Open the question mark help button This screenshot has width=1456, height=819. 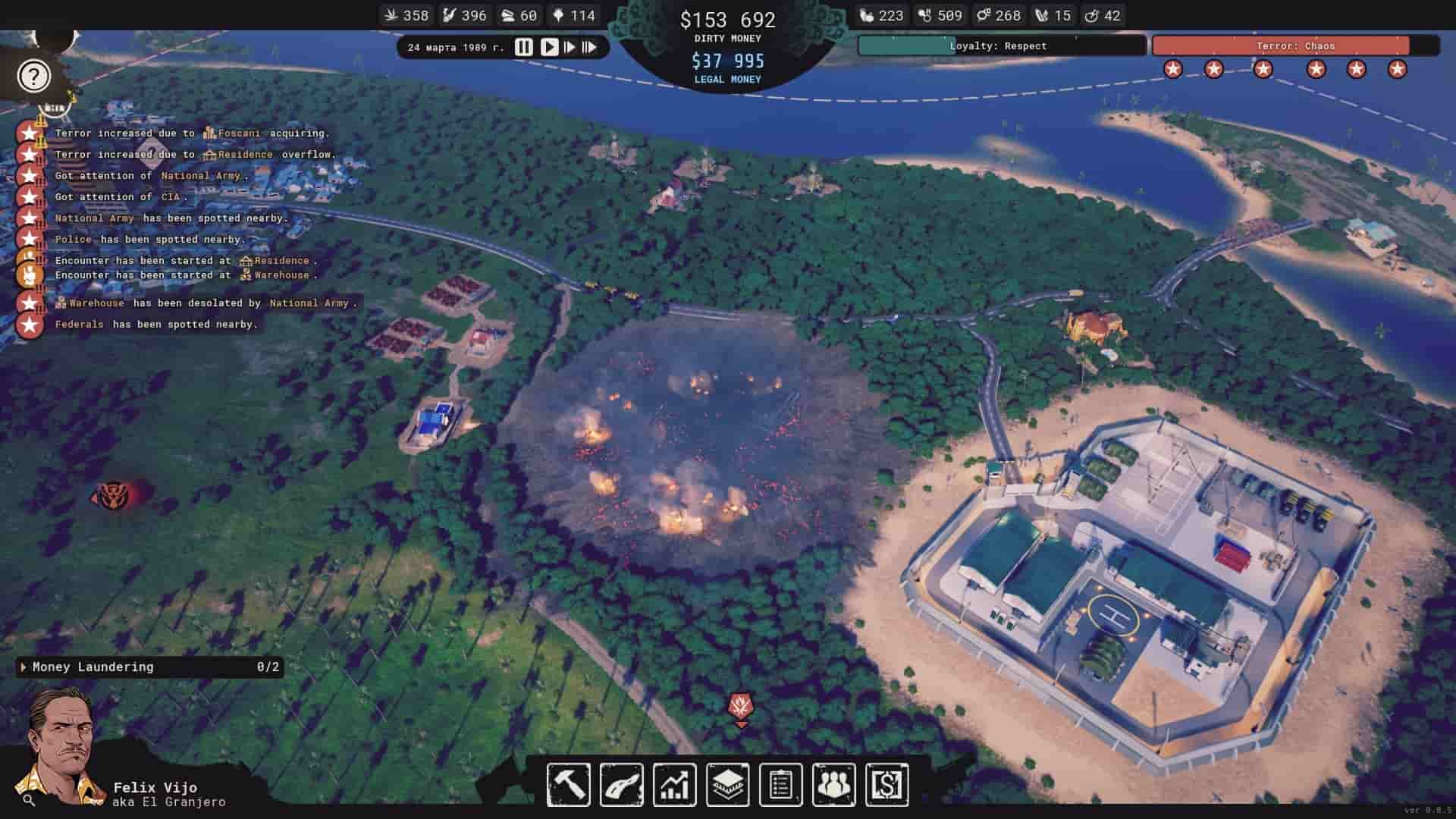(x=33, y=76)
